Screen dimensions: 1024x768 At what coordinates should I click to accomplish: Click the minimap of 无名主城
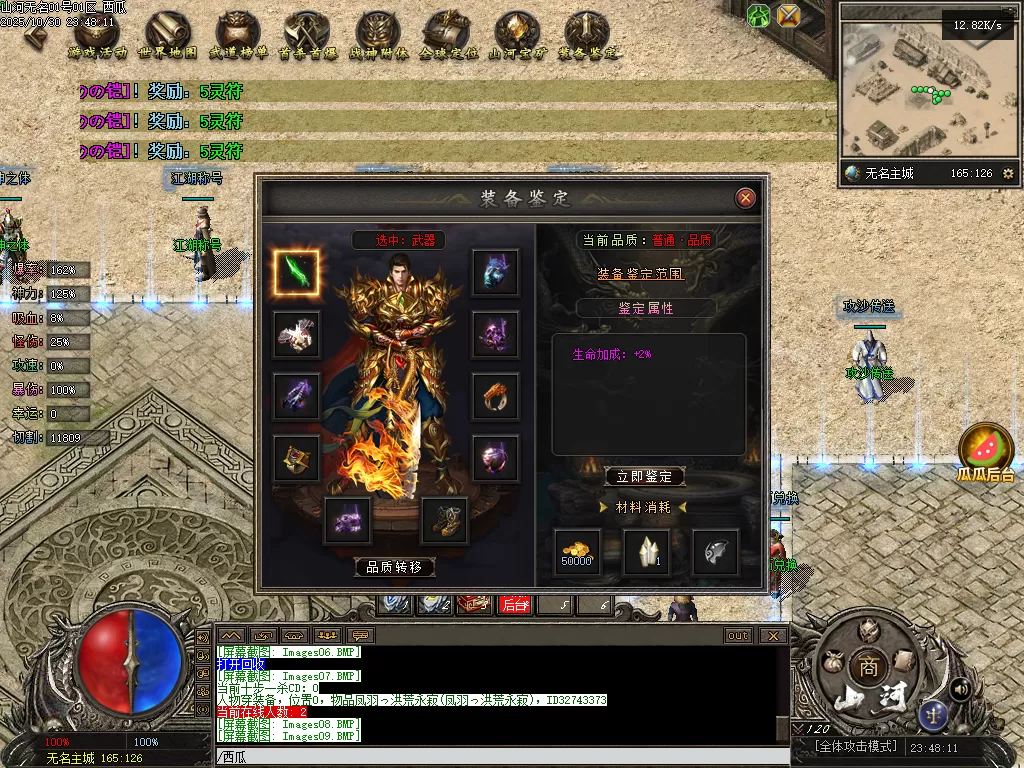pyautogui.click(x=915, y=90)
